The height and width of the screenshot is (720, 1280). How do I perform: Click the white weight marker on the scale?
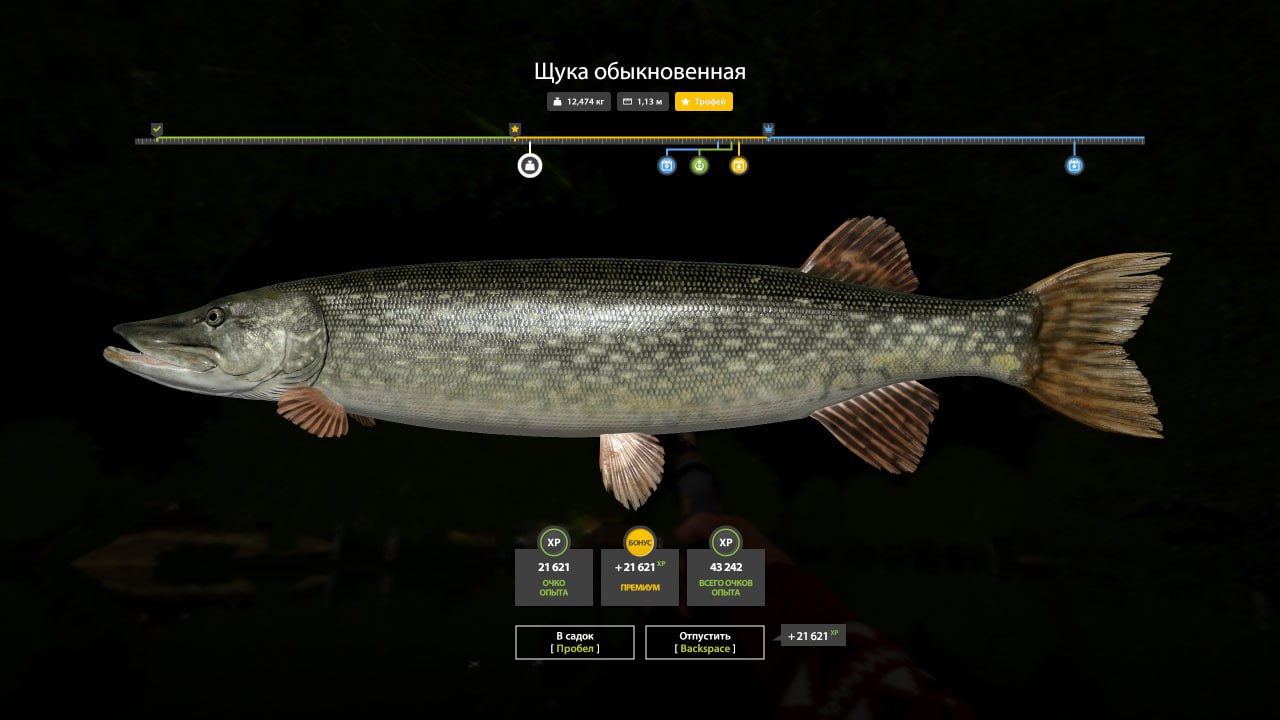click(x=530, y=165)
